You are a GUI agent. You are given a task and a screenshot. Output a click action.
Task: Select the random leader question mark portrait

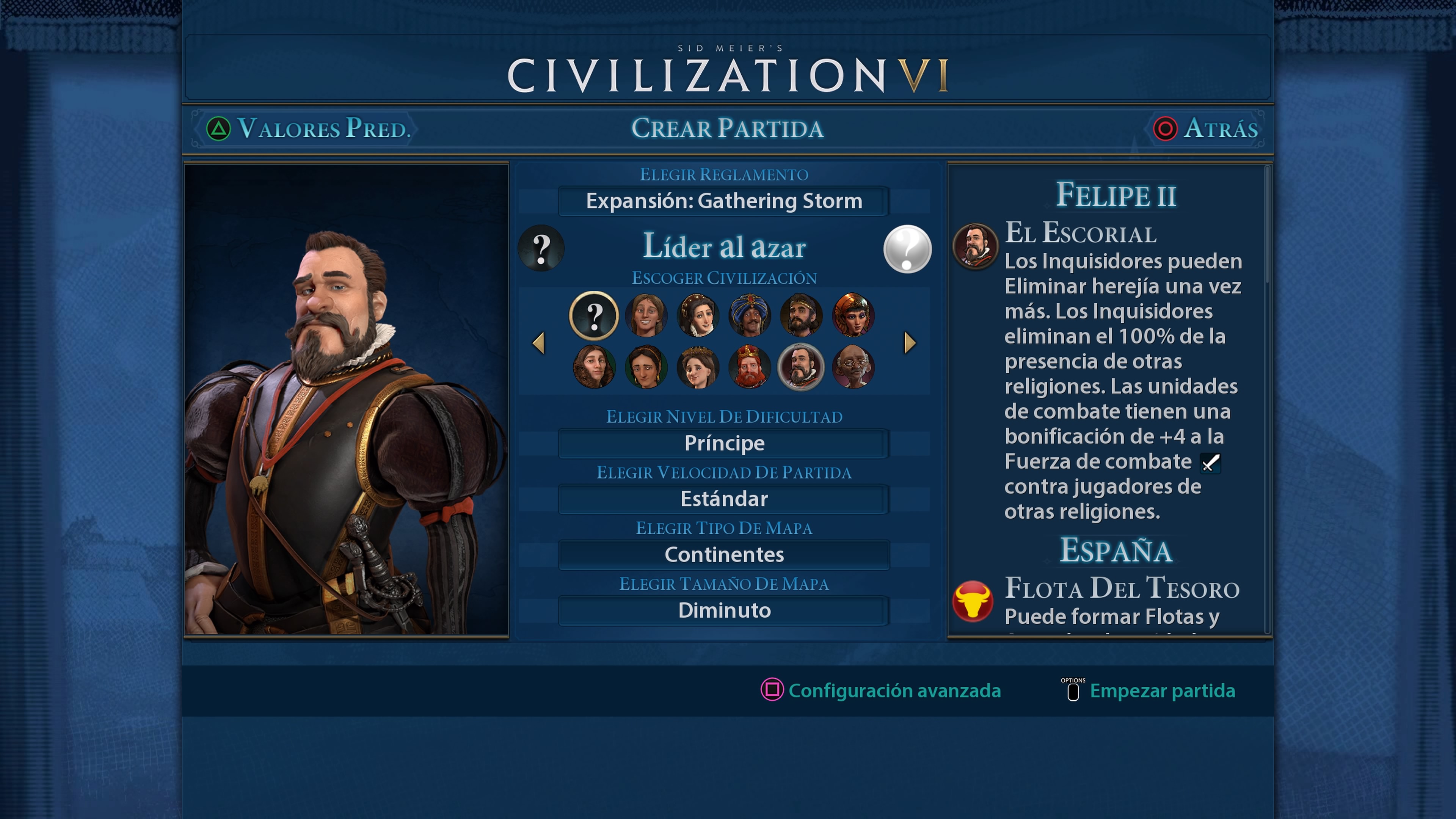point(593,315)
